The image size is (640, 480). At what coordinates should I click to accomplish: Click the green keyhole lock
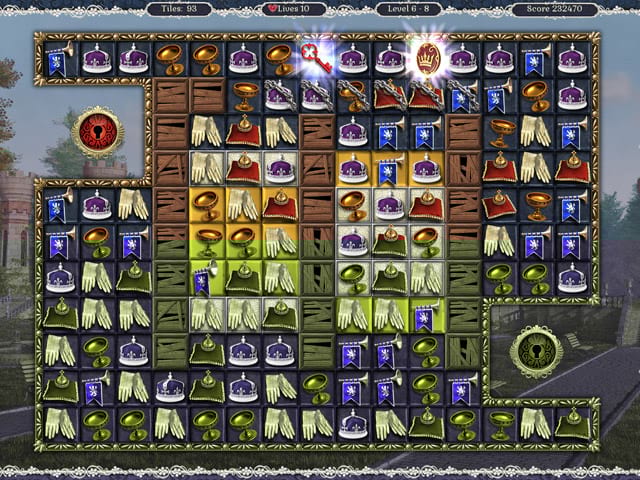535,351
